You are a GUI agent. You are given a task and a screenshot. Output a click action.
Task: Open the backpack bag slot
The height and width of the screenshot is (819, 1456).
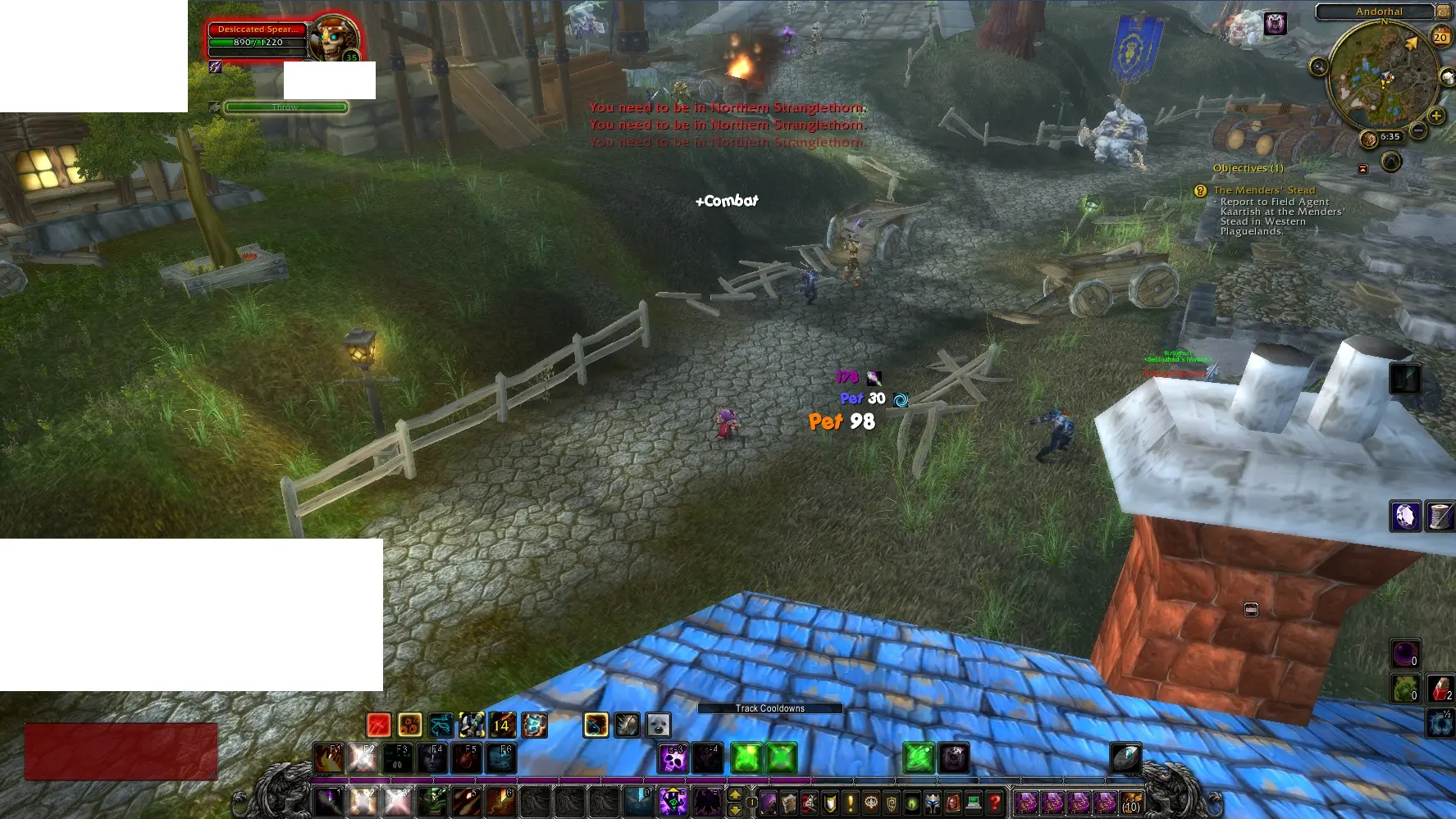coord(1131,802)
